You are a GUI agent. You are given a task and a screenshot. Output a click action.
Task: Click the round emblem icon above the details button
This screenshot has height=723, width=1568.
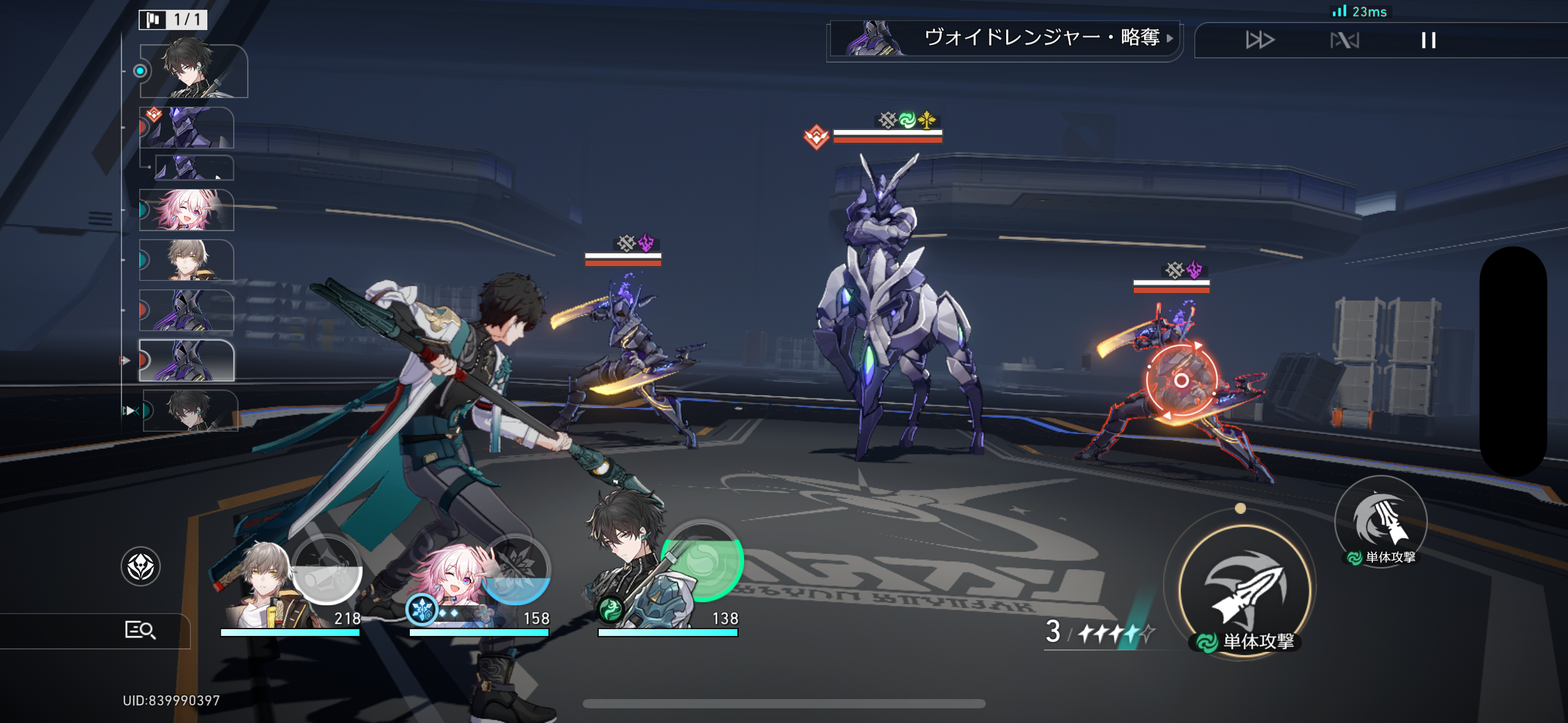tap(140, 566)
